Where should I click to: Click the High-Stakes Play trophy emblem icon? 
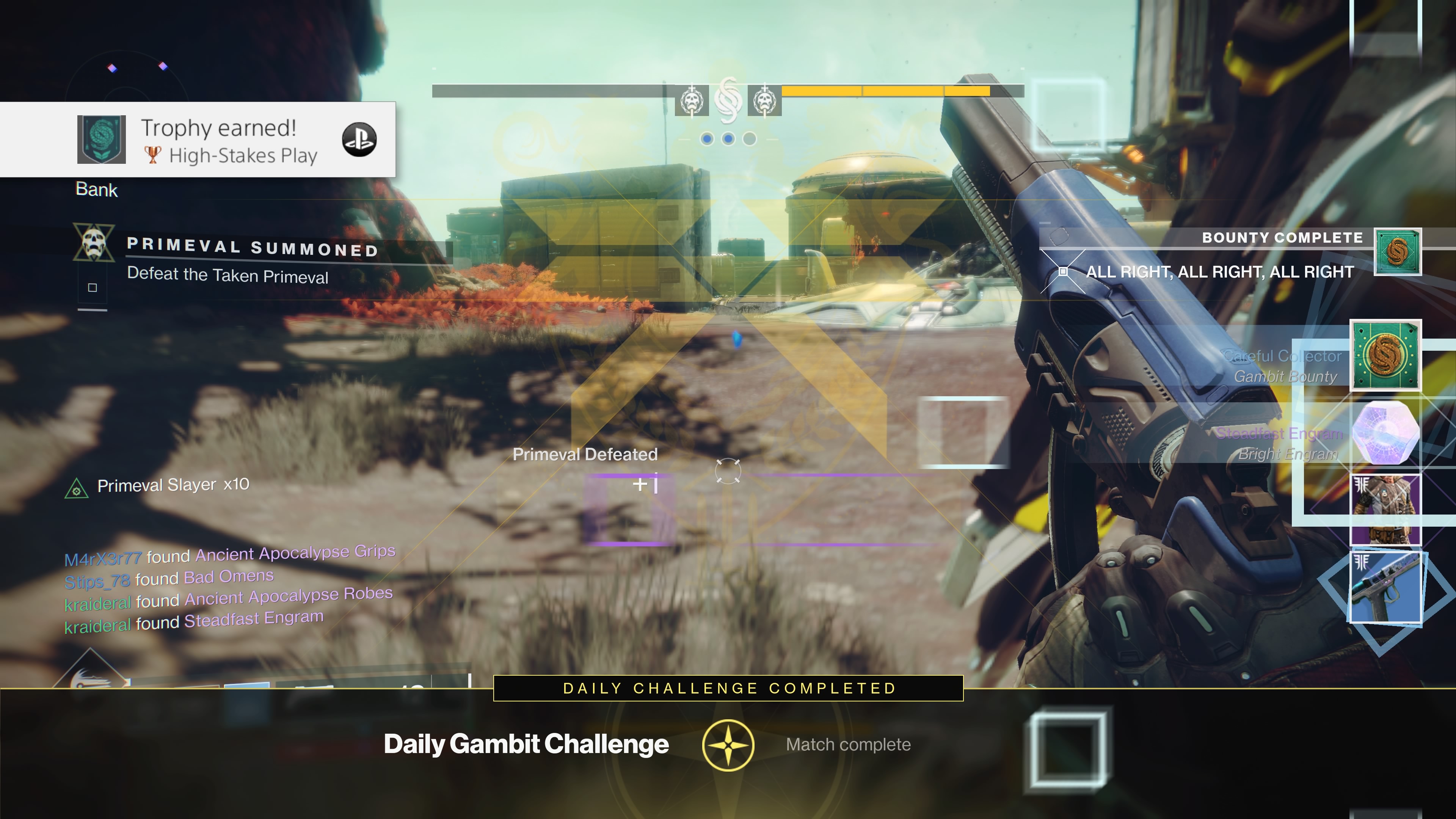(102, 140)
